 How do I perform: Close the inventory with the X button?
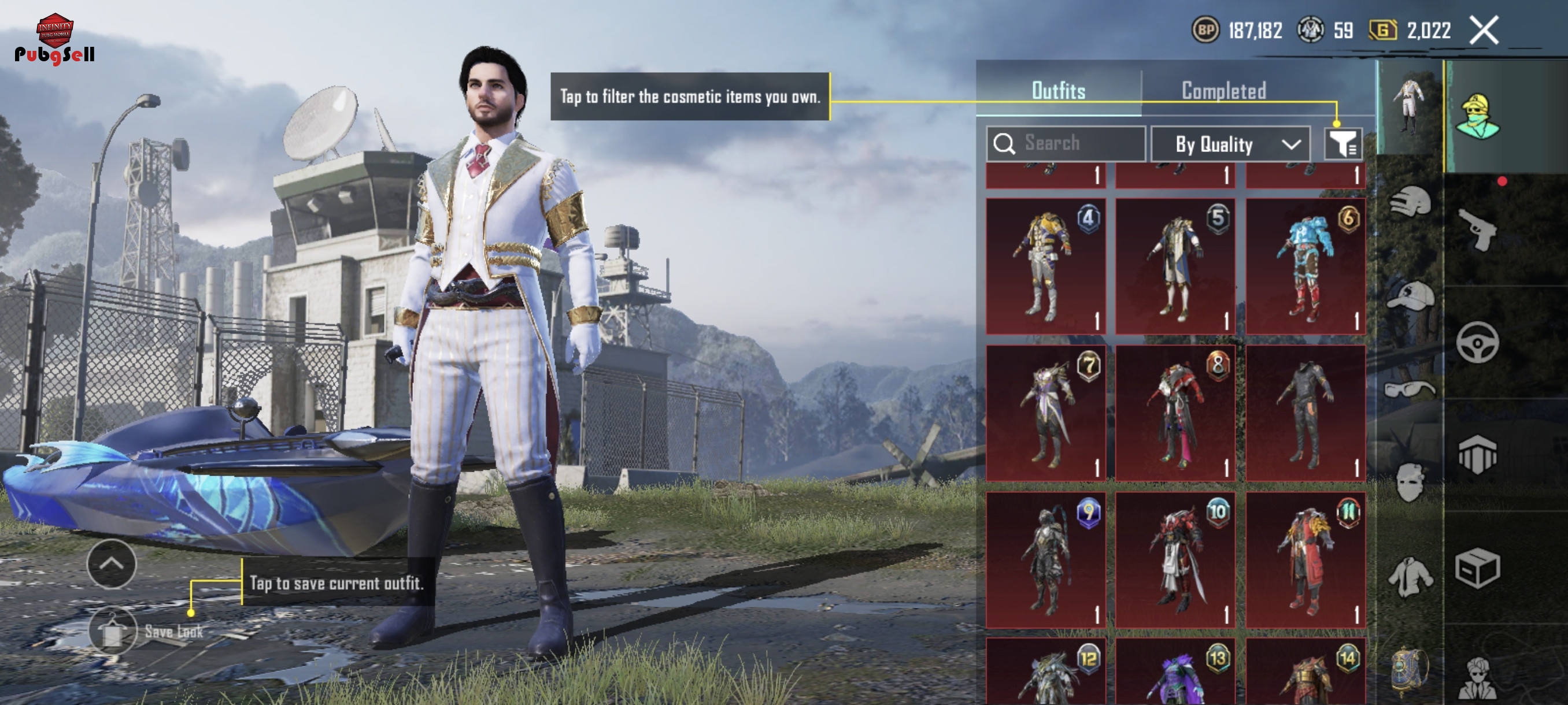(x=1484, y=31)
